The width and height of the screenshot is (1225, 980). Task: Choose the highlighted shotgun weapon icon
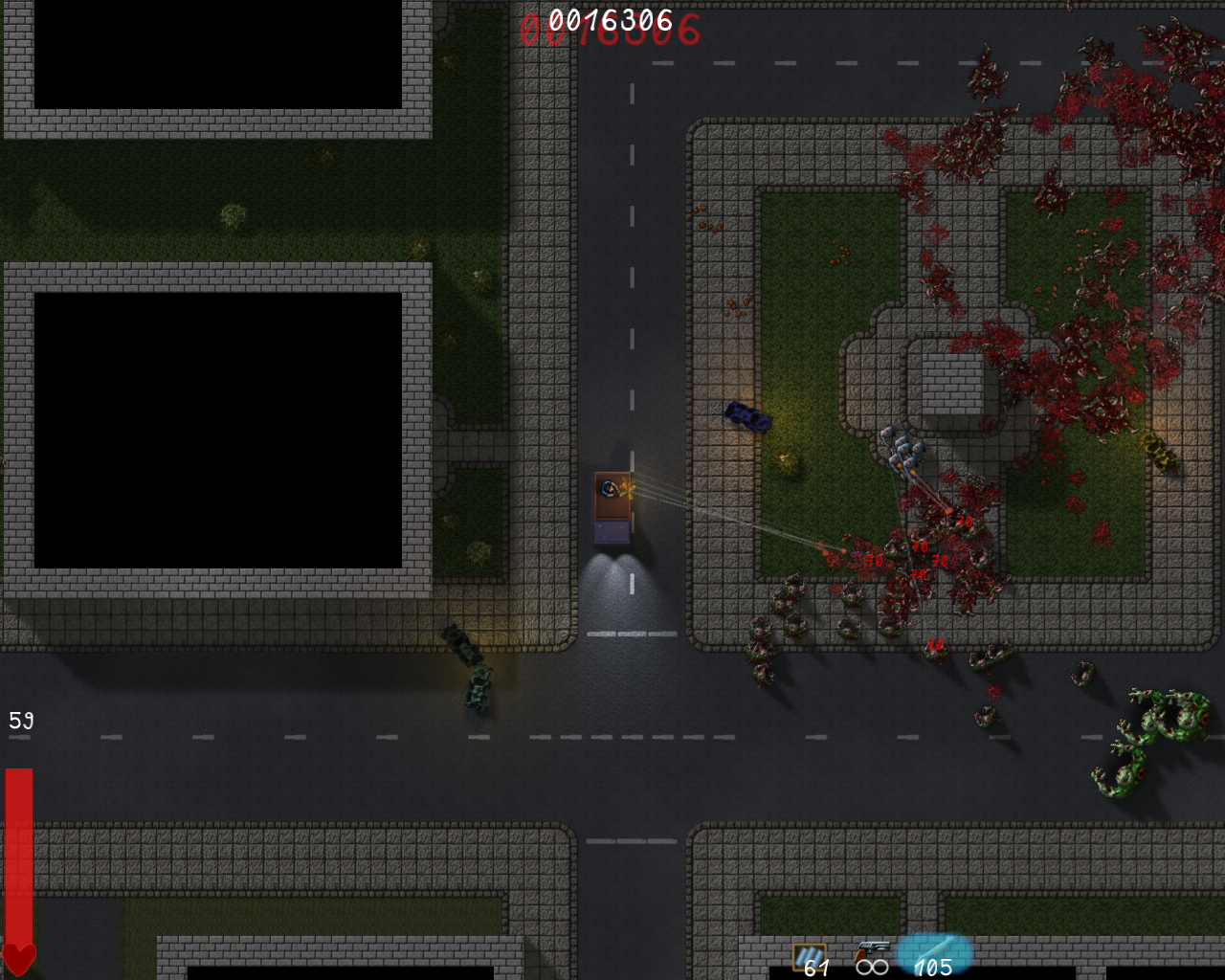point(933,951)
